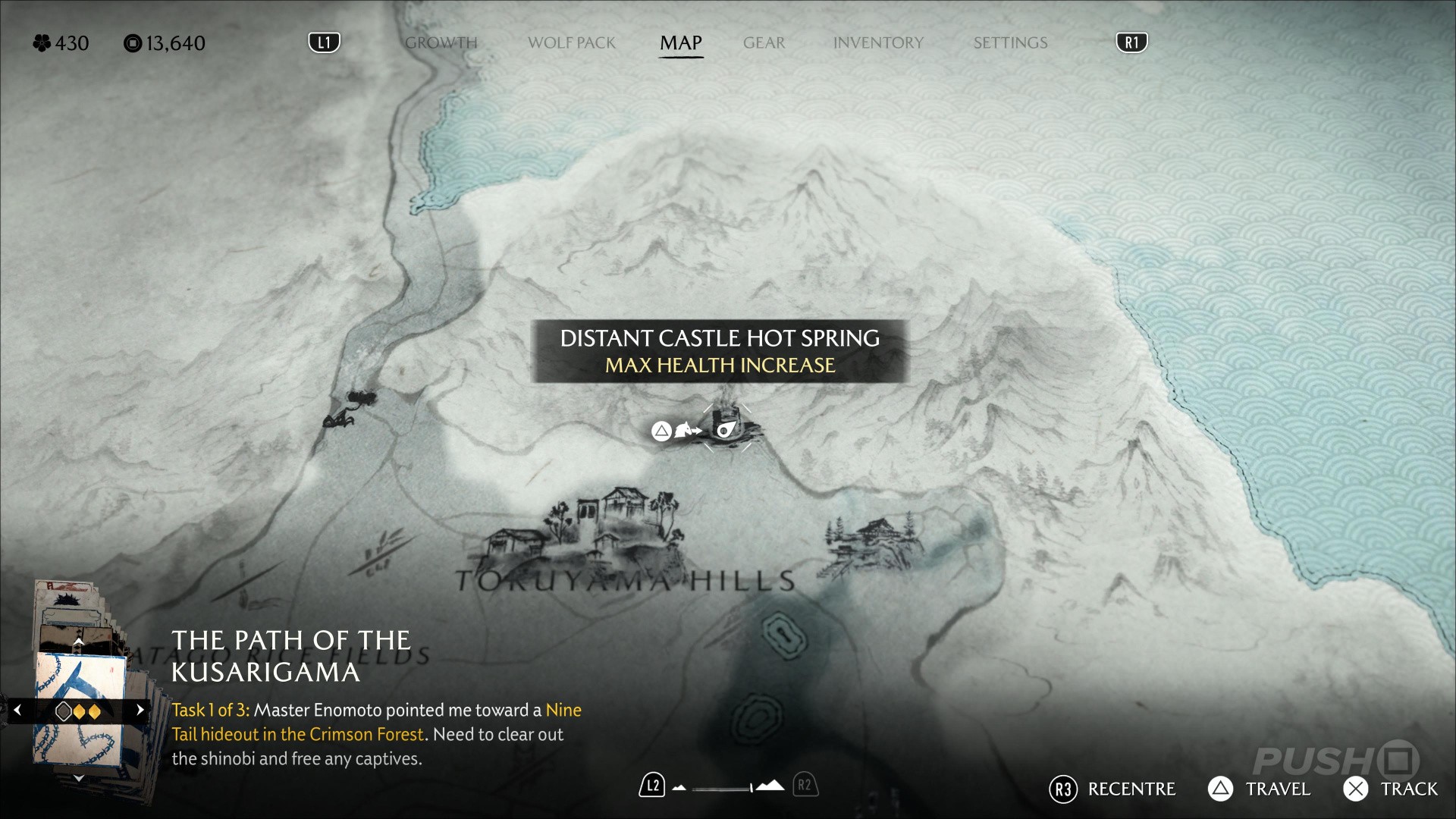Choose the Travel option
The width and height of the screenshot is (1456, 819).
(1260, 789)
